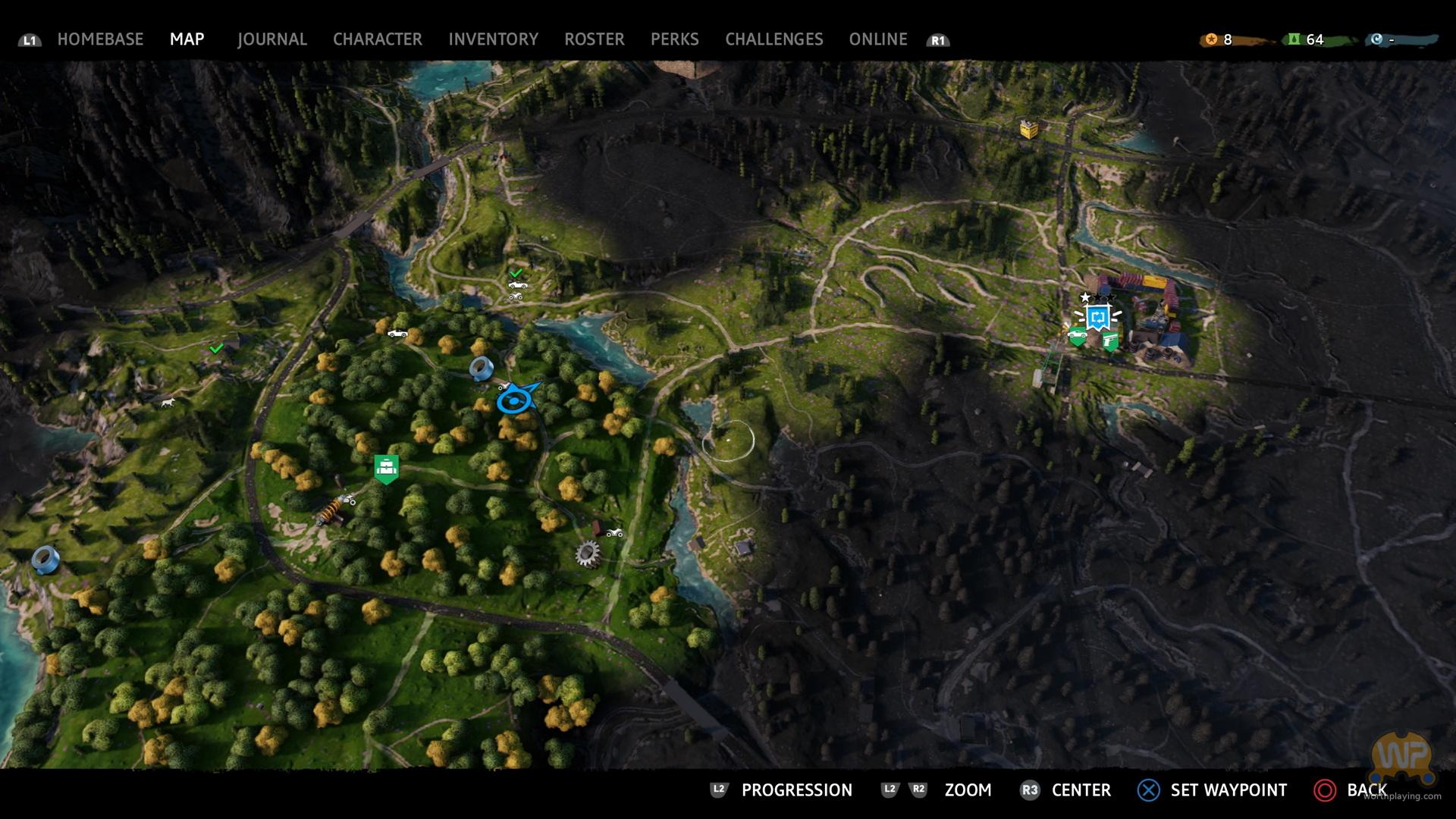The height and width of the screenshot is (819, 1456).
Task: Select the Character tab
Action: (377, 39)
